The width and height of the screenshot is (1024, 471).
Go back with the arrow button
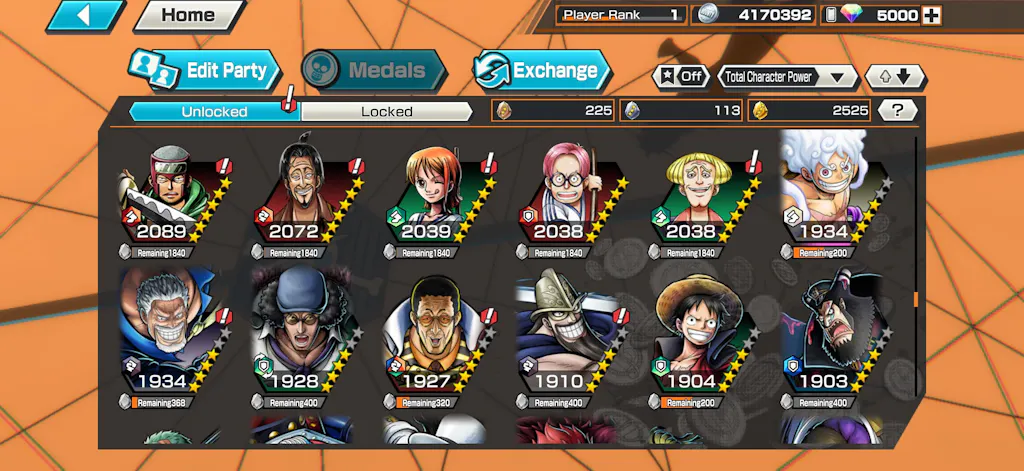pyautogui.click(x=85, y=15)
